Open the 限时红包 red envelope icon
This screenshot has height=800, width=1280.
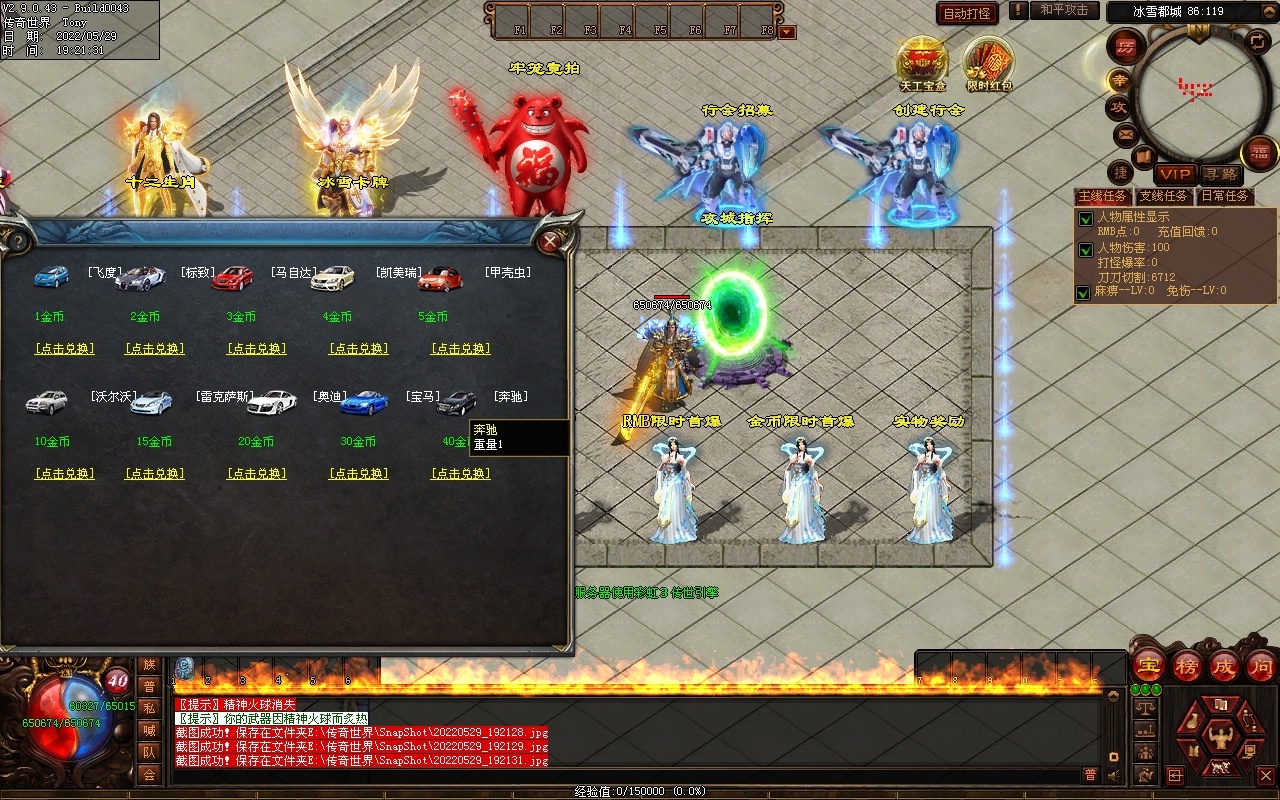click(x=988, y=62)
